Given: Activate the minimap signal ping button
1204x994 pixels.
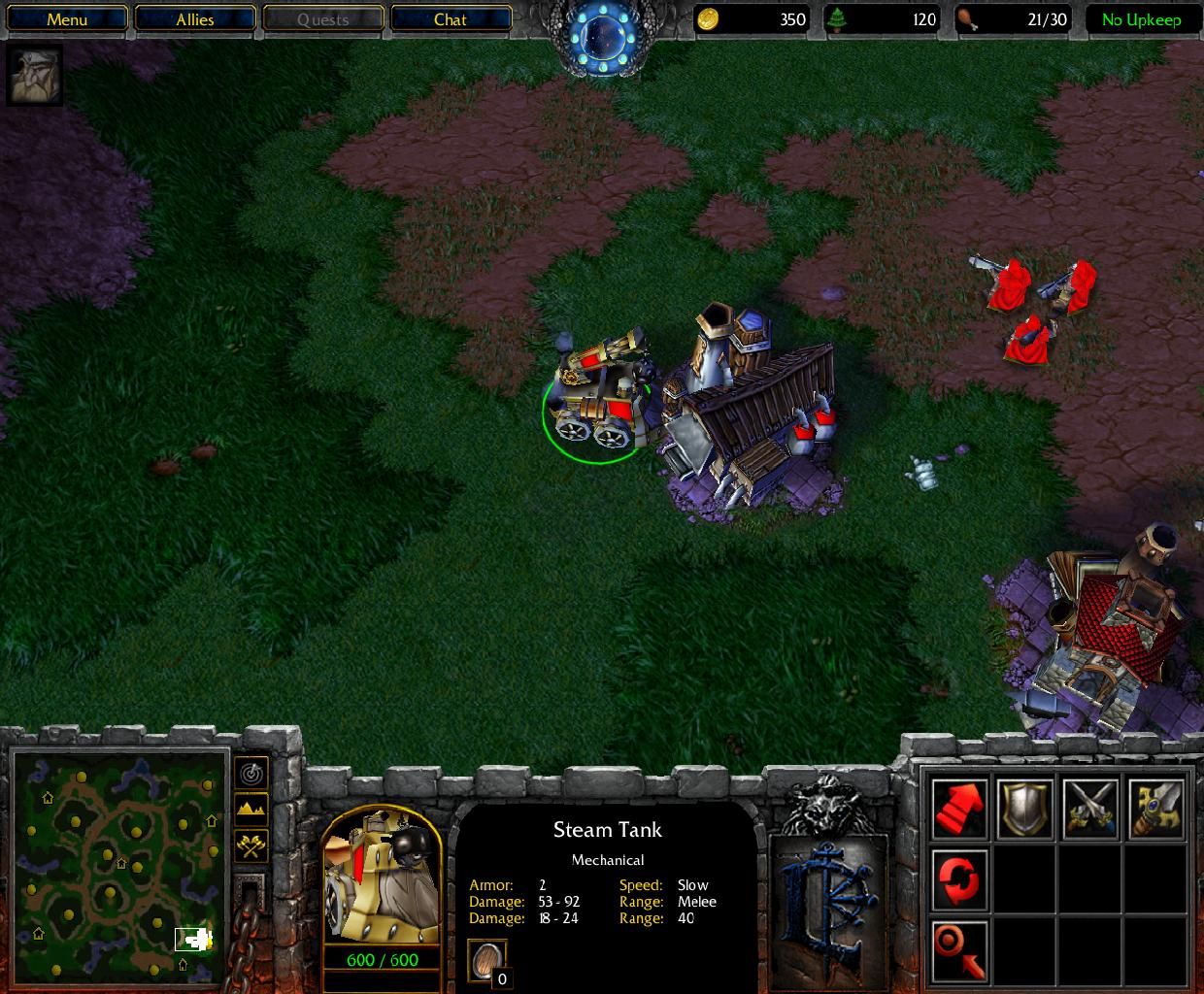Looking at the screenshot, I should pyautogui.click(x=251, y=773).
